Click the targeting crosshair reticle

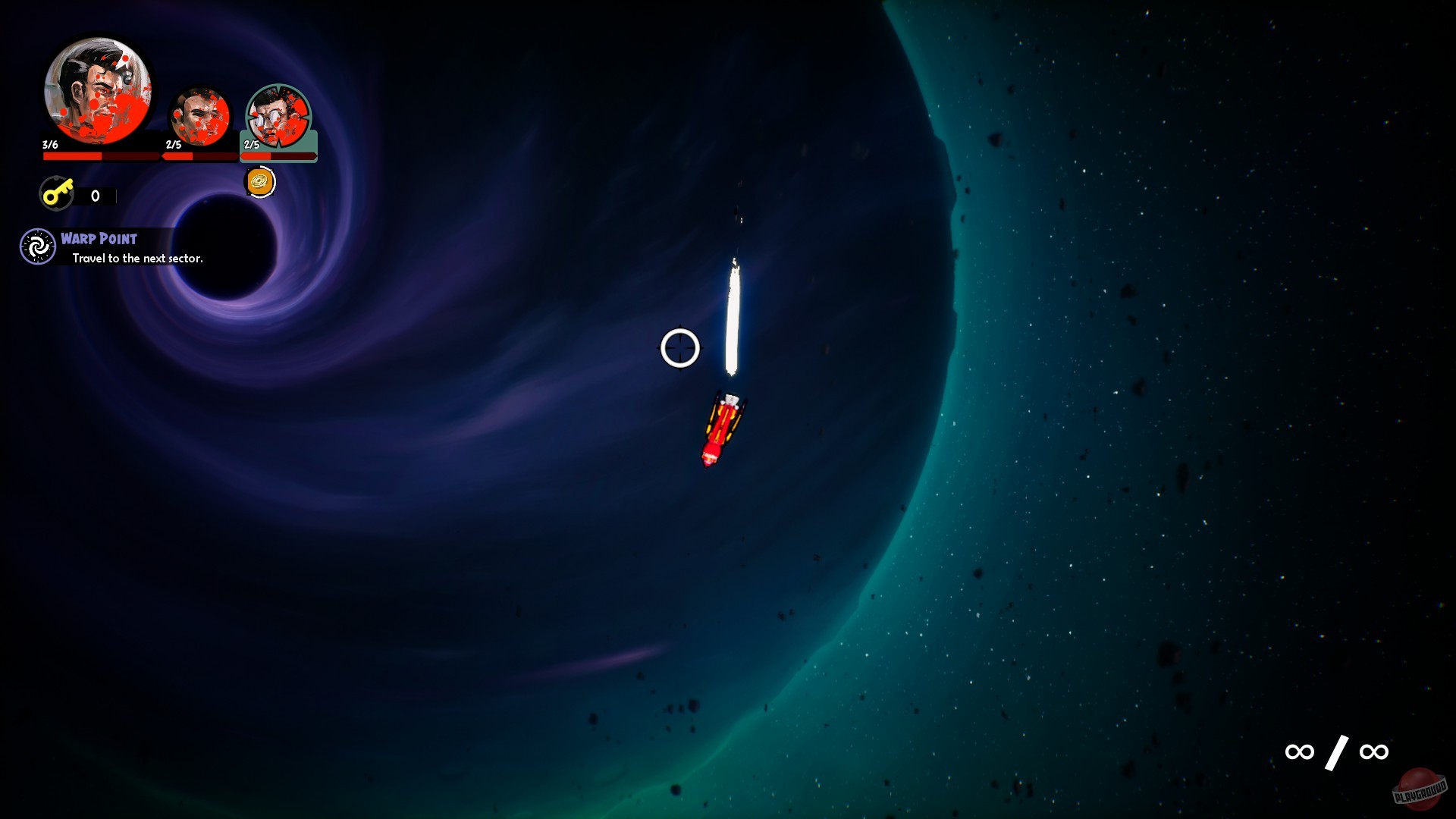(680, 347)
